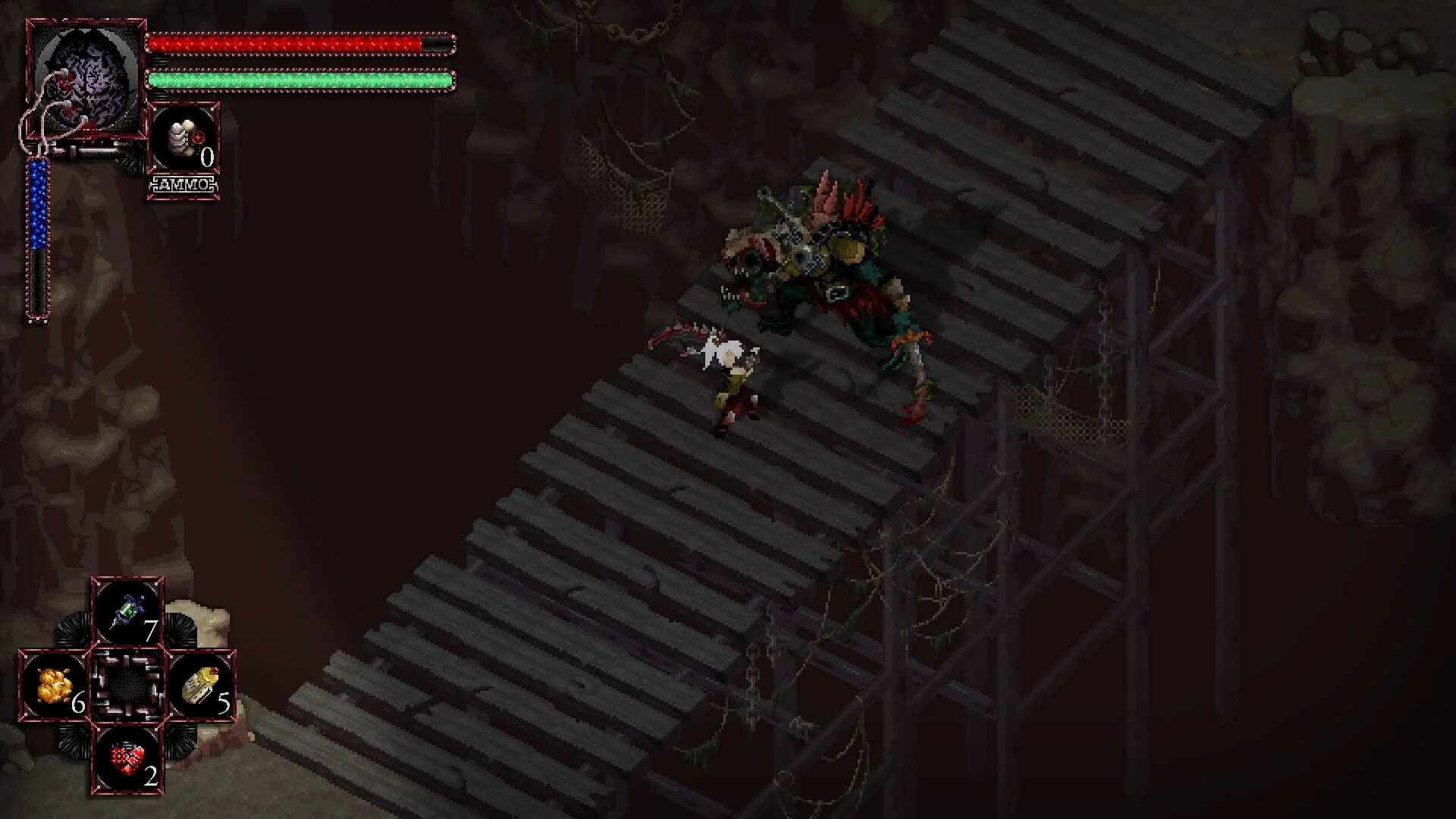Viewport: 1456px width, 819px height.
Task: Click the green stamina bar
Action: click(300, 78)
